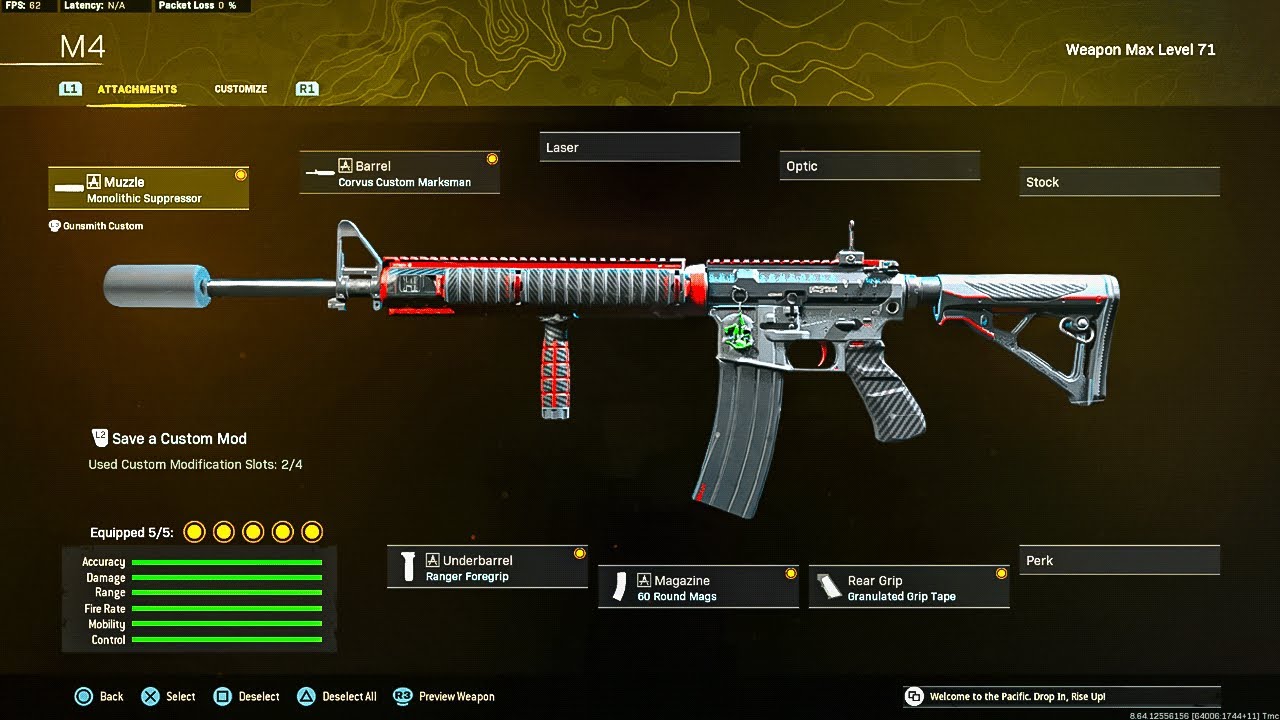Switch to the Attachments tab
Image resolution: width=1280 pixels, height=720 pixels.
pyautogui.click(x=137, y=89)
